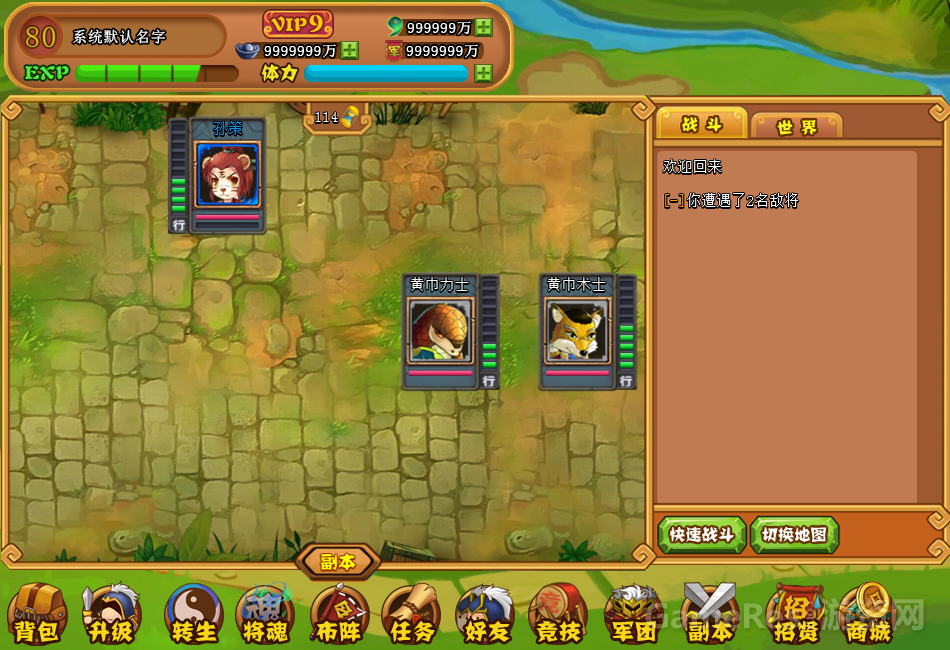Click the 切换地图 switch map button
The image size is (950, 650).
click(x=794, y=535)
